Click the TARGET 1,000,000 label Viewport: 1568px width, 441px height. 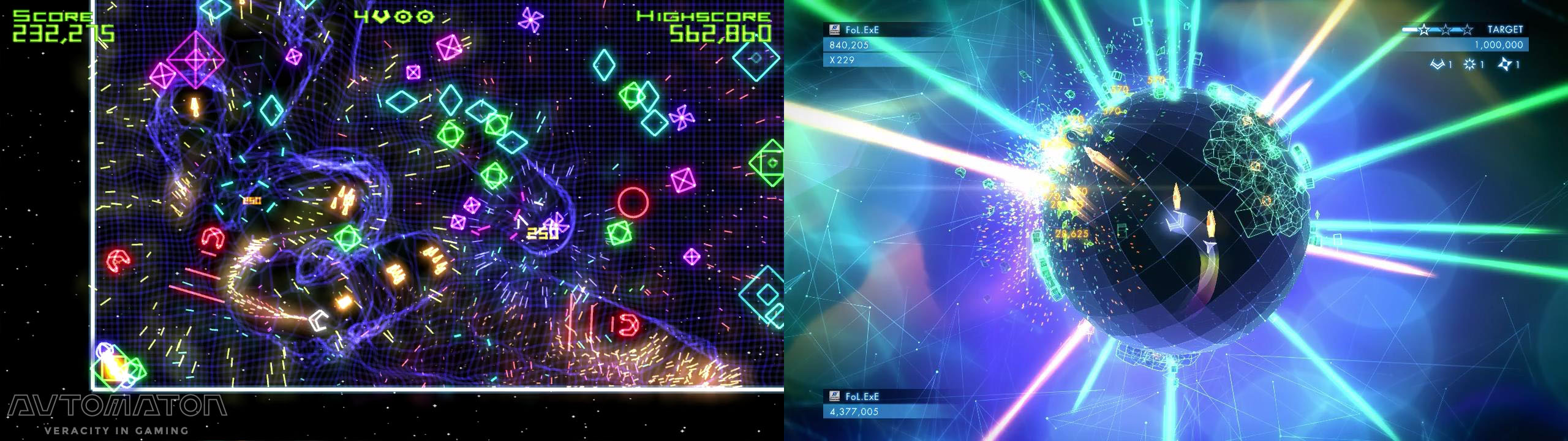(x=1499, y=44)
